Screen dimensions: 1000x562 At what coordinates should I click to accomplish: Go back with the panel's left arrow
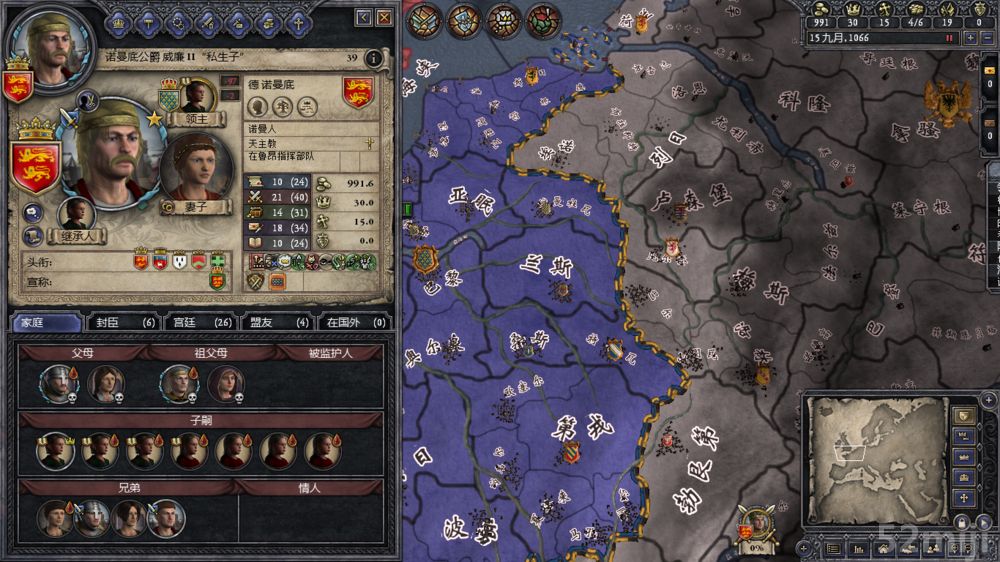click(364, 18)
